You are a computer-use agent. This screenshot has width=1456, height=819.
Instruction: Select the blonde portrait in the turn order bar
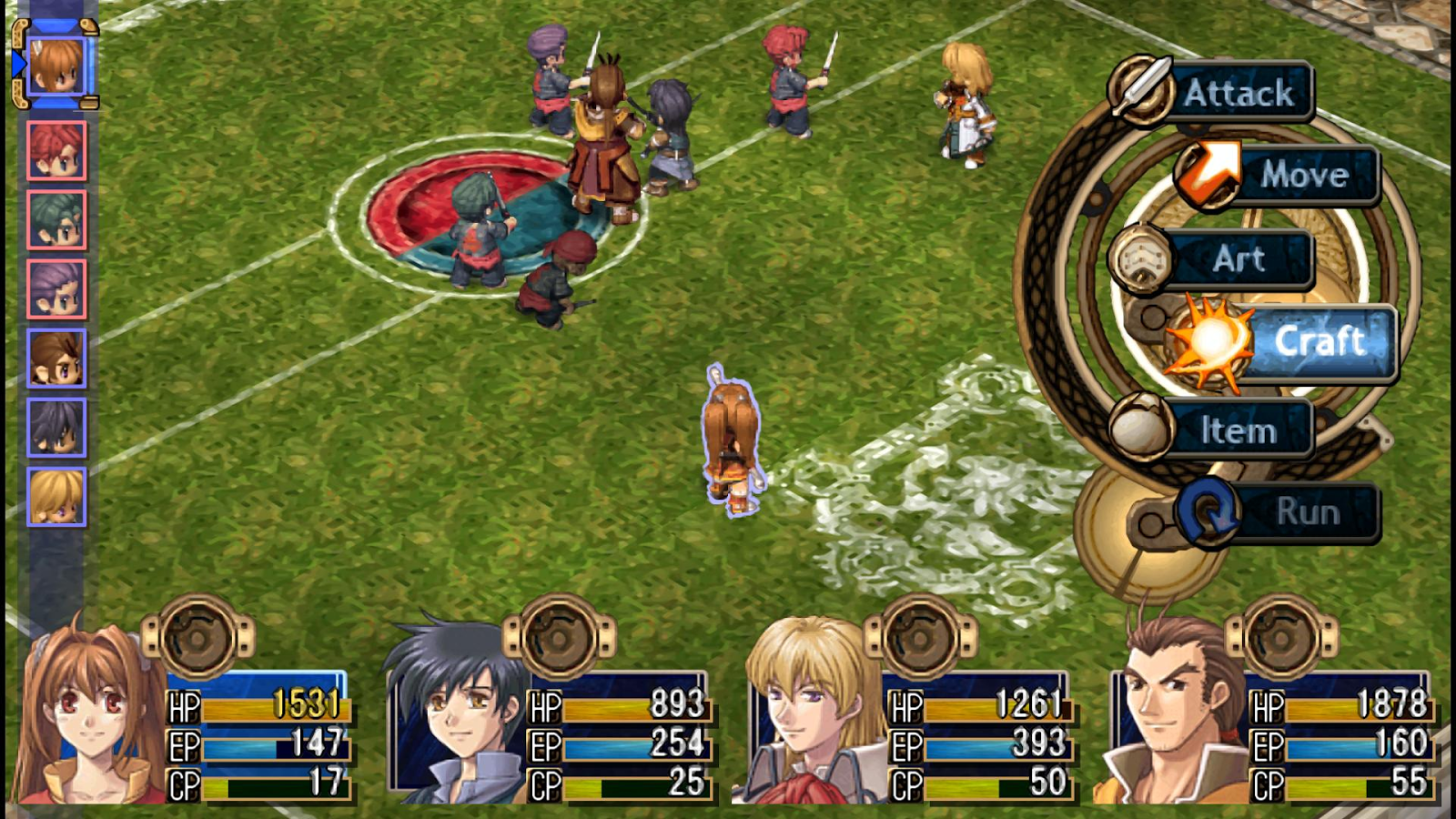click(x=56, y=497)
